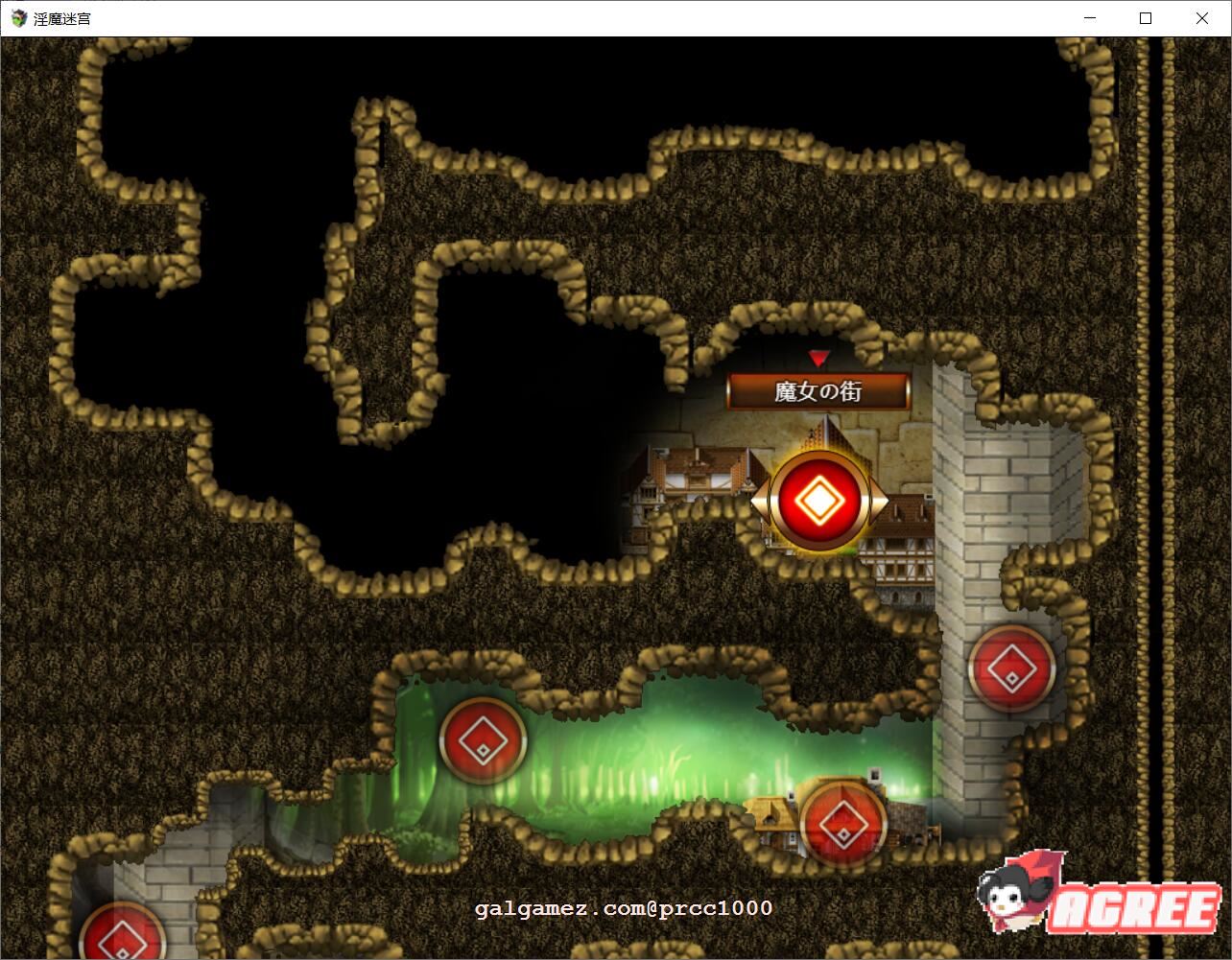Screen dimensions: 1232x960
Task: Select the map node on the eastern brick wall
Action: (1011, 669)
